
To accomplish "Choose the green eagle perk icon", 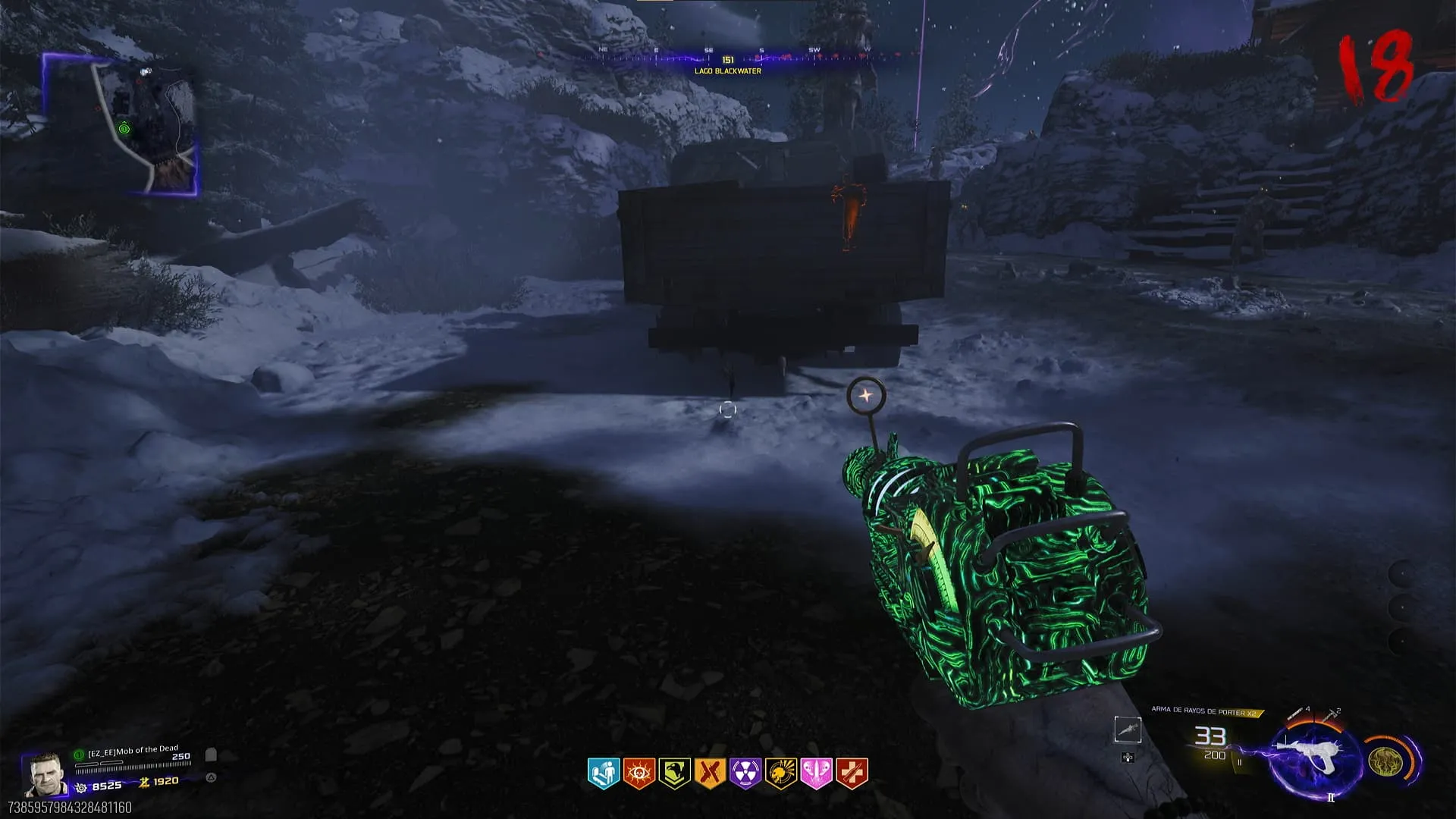I will [x=674, y=773].
